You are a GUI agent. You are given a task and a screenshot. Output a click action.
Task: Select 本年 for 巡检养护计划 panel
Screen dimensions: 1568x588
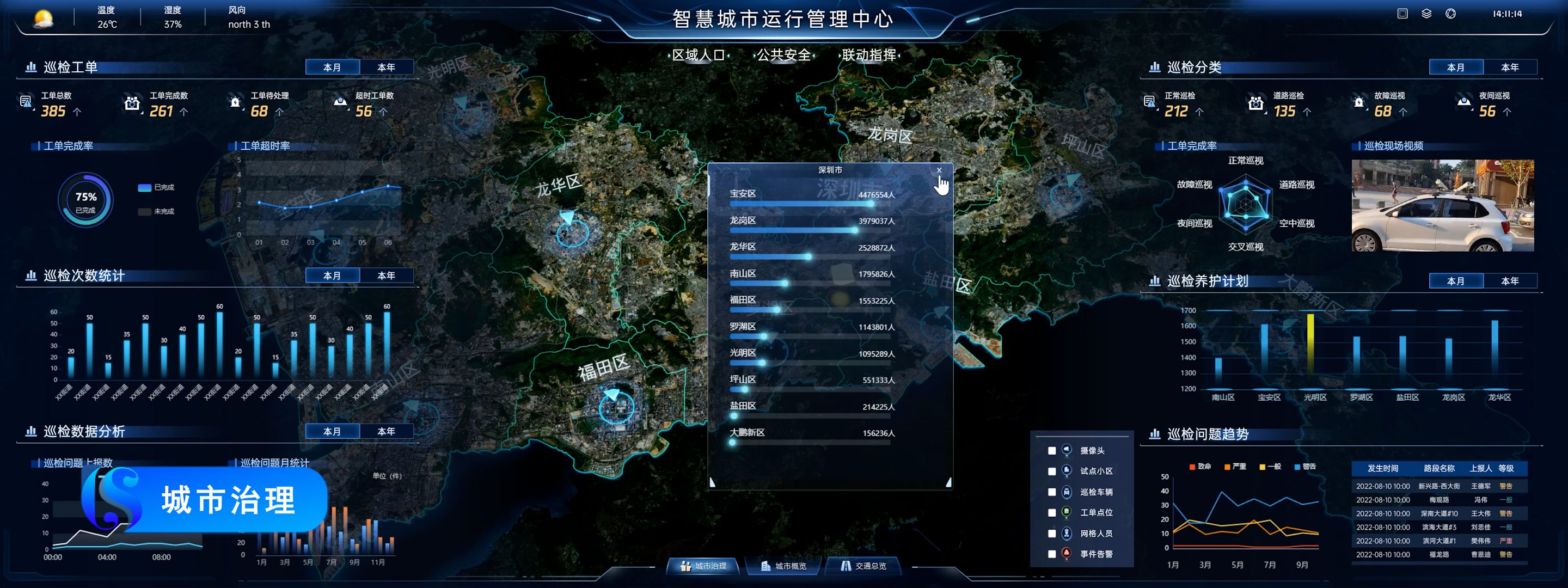pos(1510,281)
